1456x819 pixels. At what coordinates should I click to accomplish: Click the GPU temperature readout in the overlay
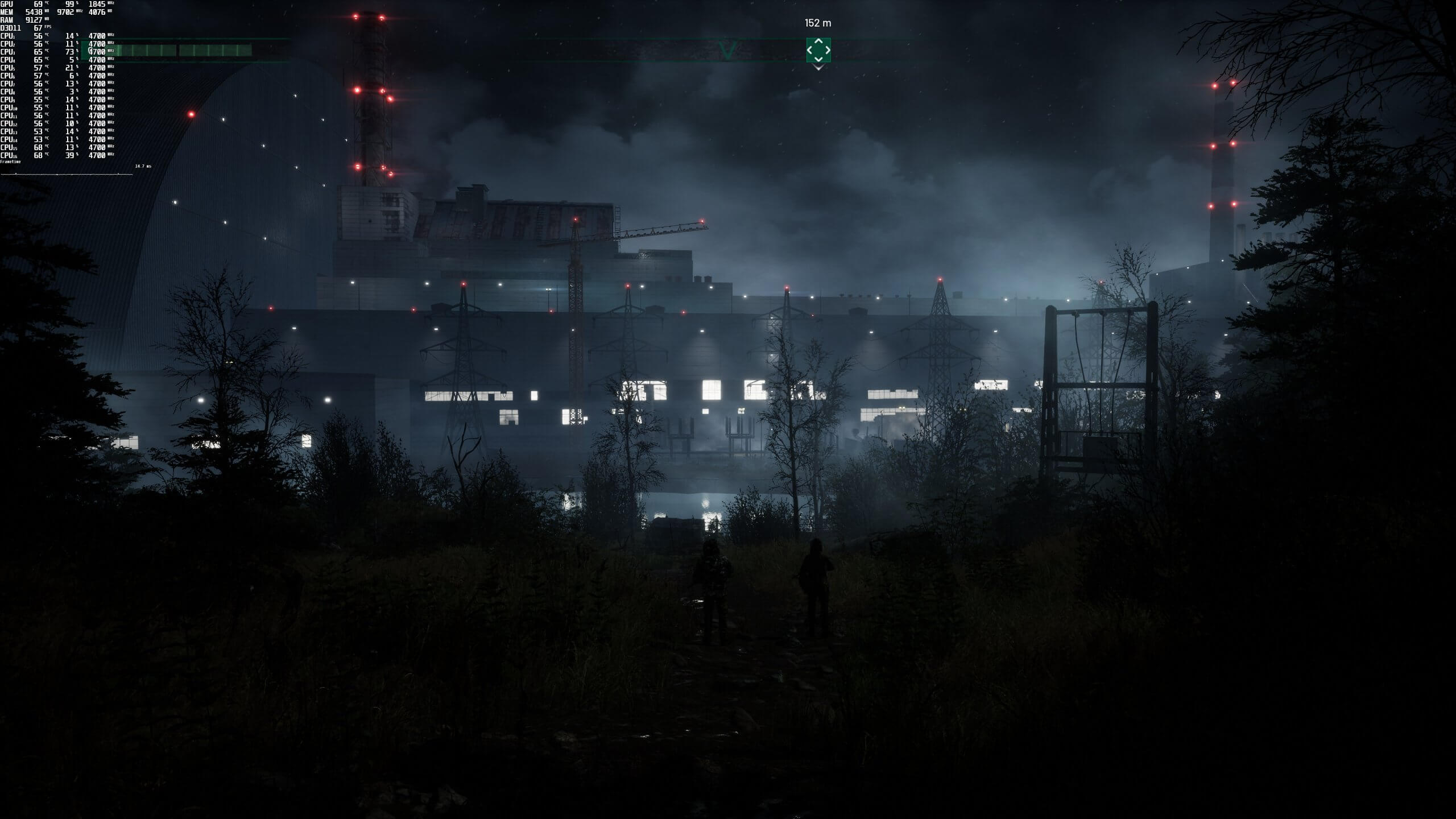39,5
